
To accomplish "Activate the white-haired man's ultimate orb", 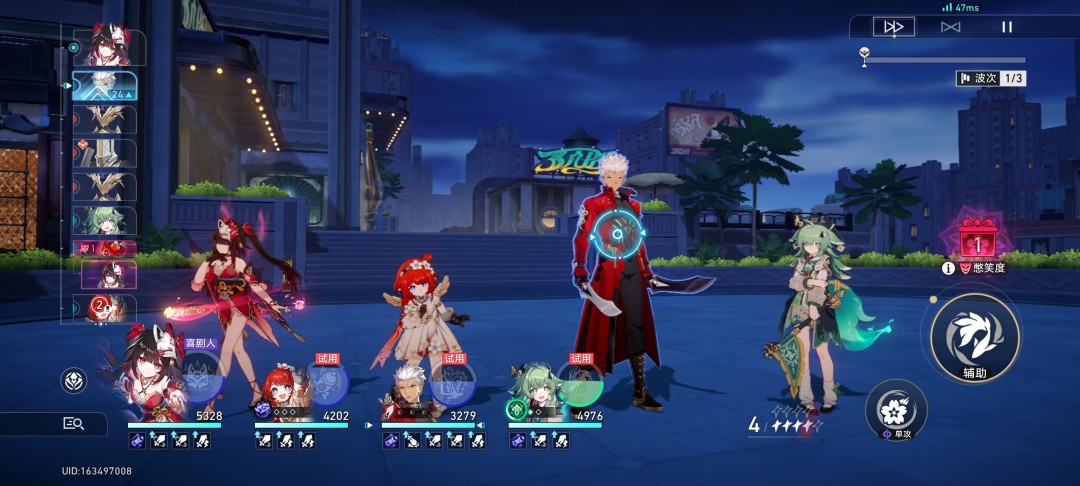I will [453, 384].
